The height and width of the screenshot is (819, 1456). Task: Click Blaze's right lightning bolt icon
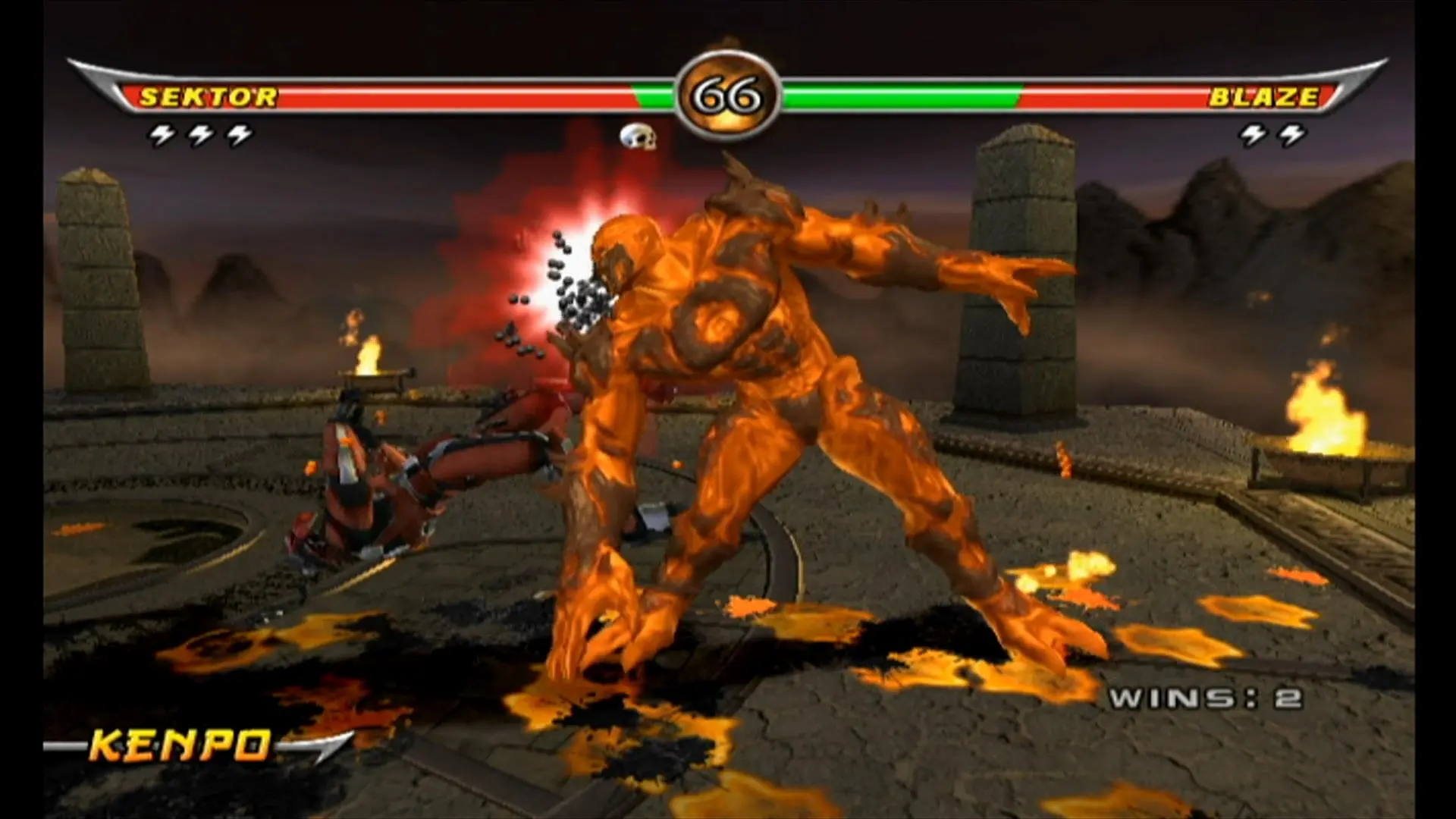point(1293,134)
